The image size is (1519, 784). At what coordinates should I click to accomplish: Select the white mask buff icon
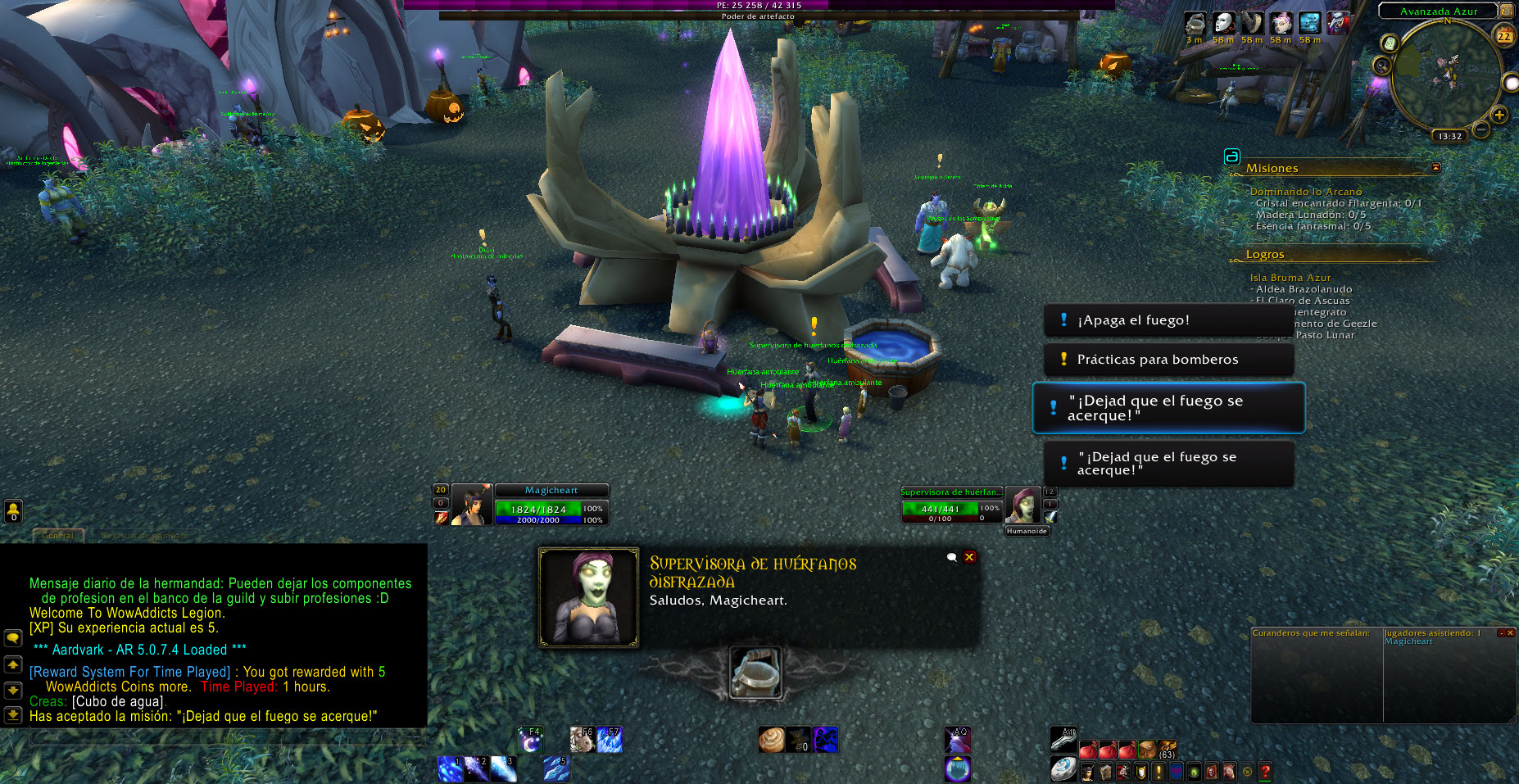tap(1223, 23)
